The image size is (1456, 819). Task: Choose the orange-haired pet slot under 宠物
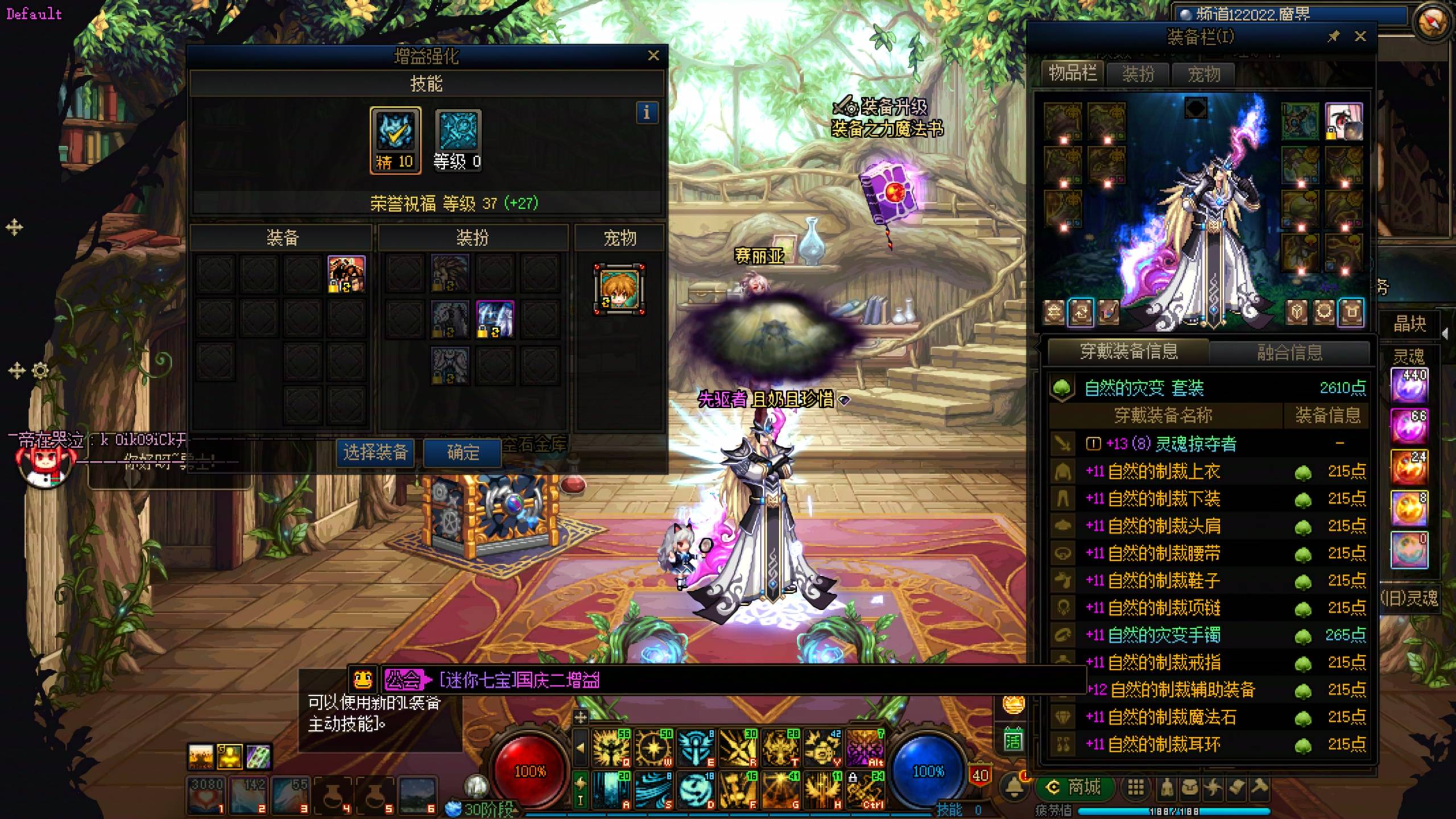tap(619, 289)
